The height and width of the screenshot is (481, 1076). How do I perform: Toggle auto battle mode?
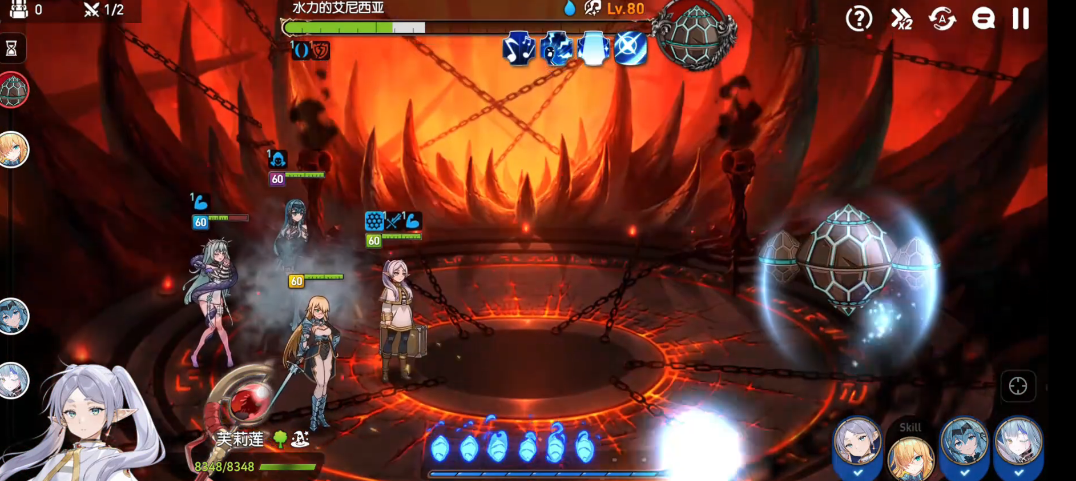(x=942, y=18)
